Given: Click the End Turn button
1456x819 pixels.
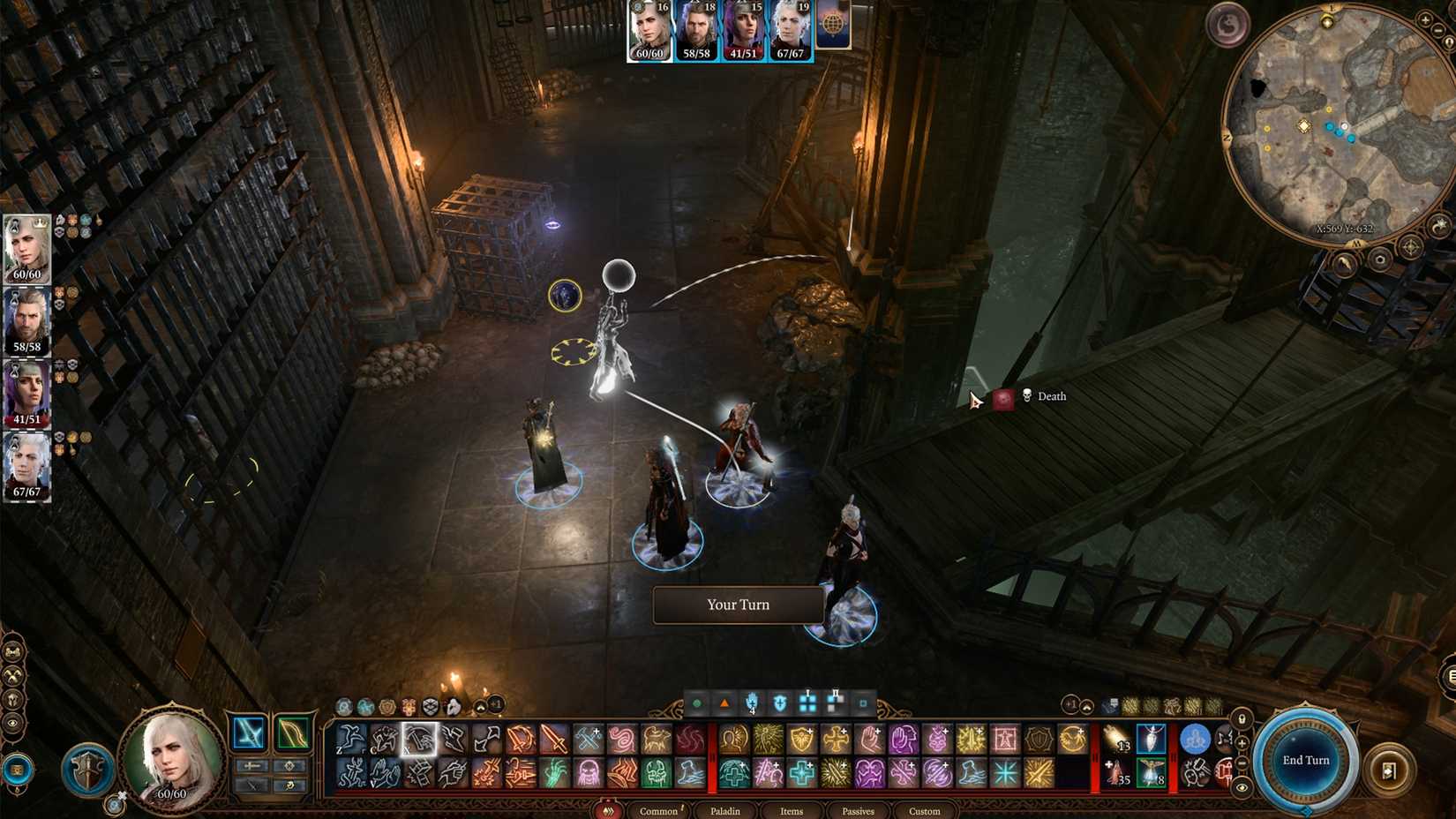Looking at the screenshot, I should [x=1306, y=759].
